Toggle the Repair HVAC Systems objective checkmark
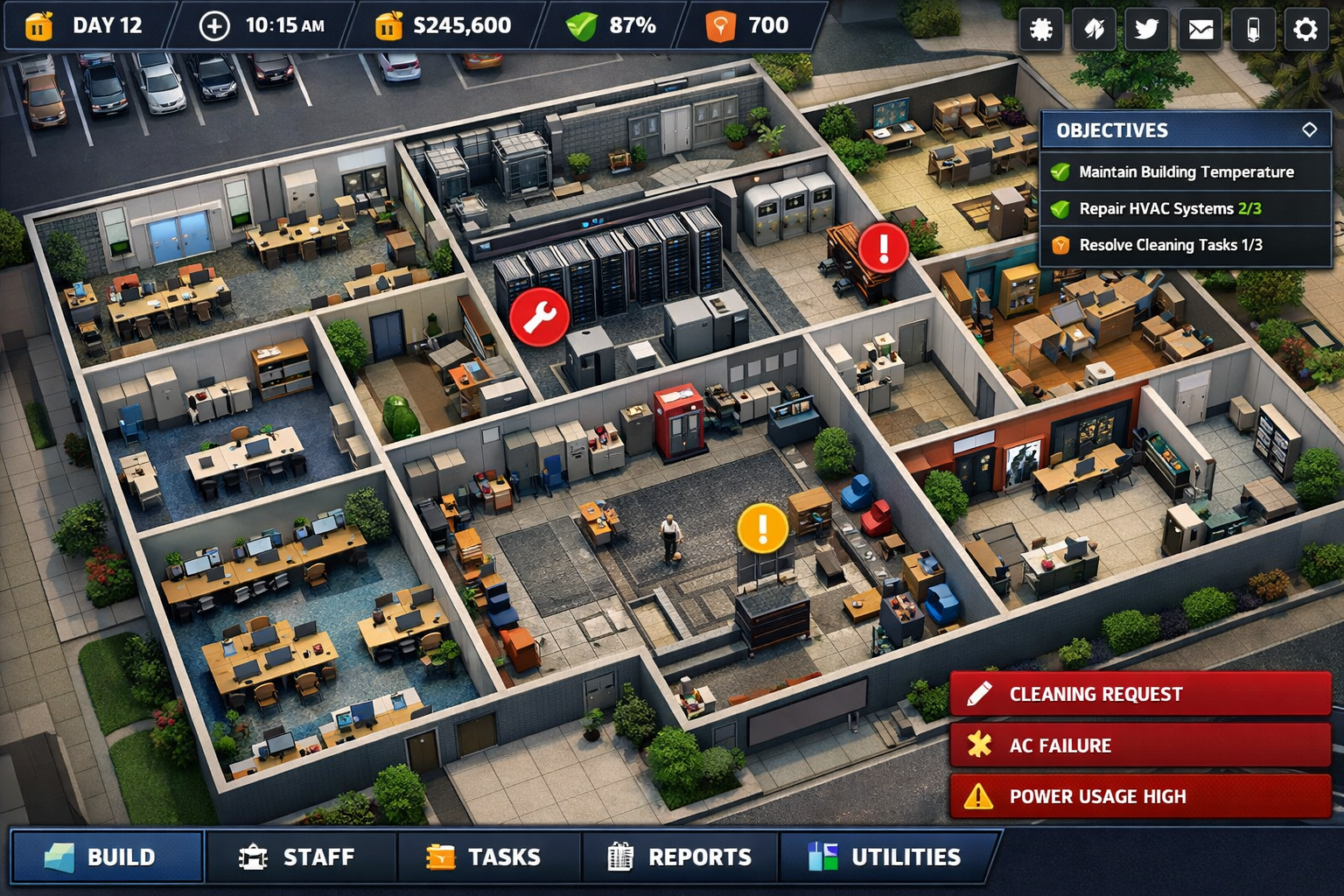This screenshot has height=896, width=1344. [x=1061, y=209]
